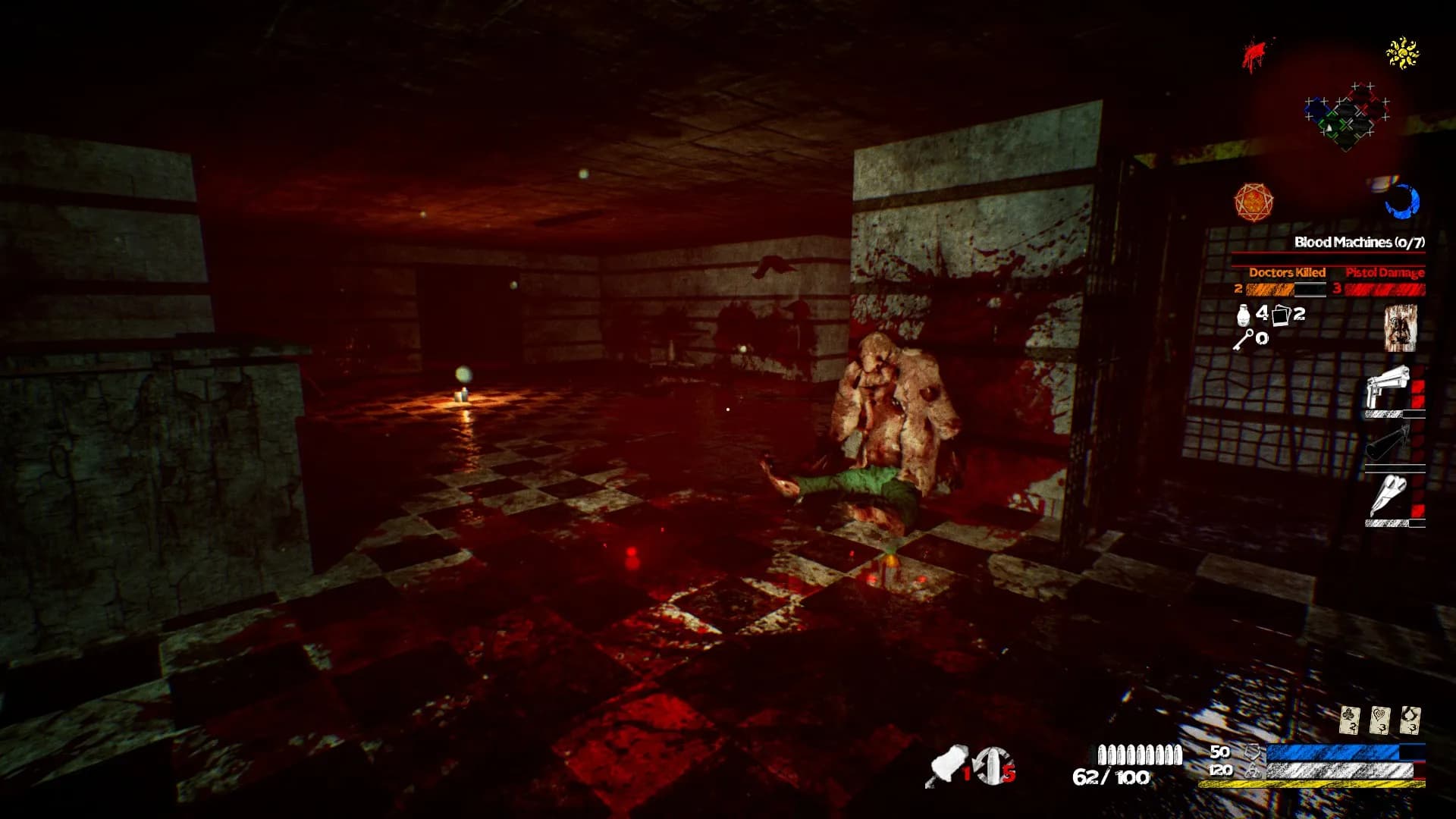Image resolution: width=1456 pixels, height=819 pixels.
Task: Open the orange pentagram sigil
Action: click(x=1252, y=202)
